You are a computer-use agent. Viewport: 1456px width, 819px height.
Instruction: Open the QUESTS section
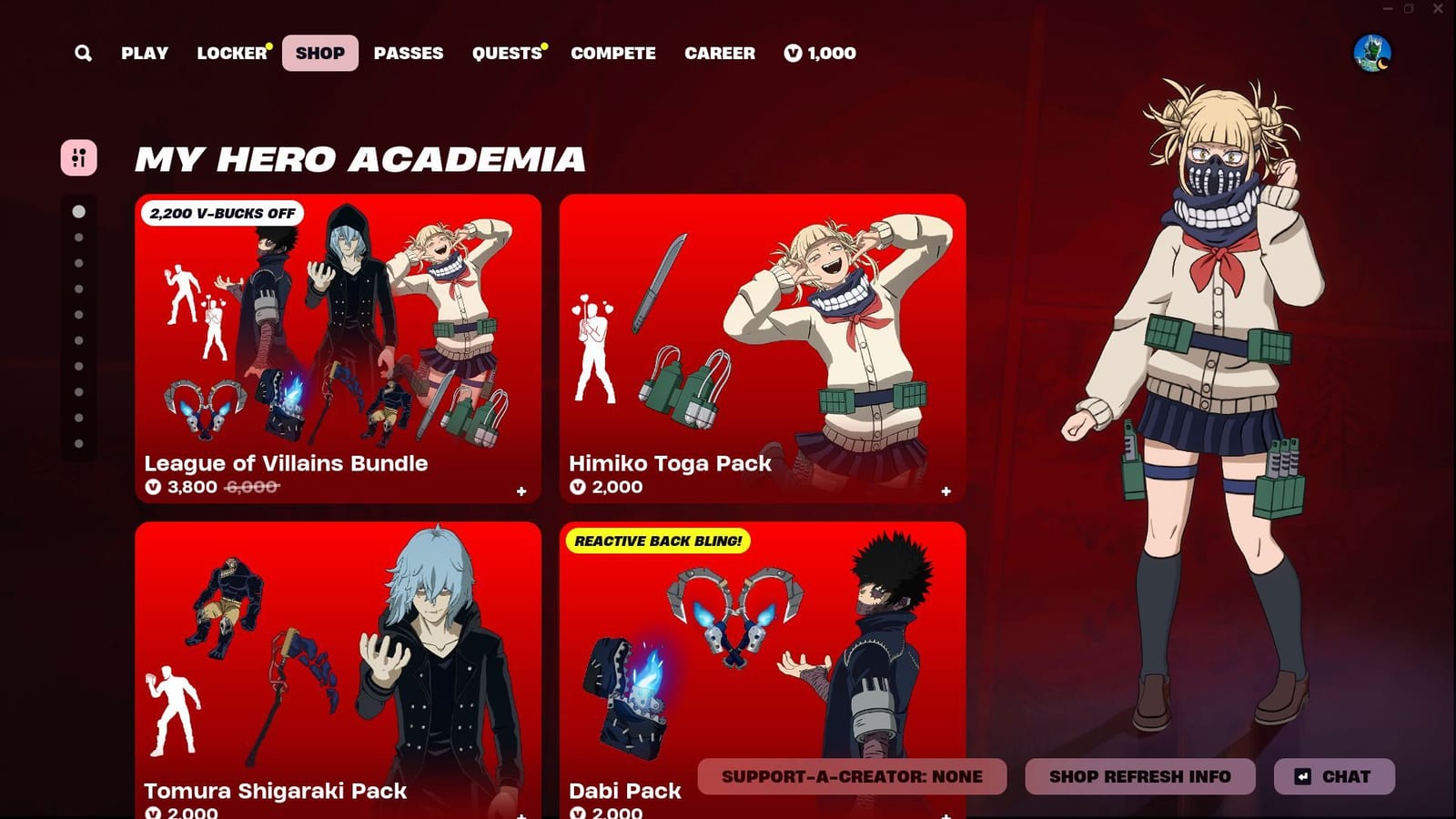(507, 53)
